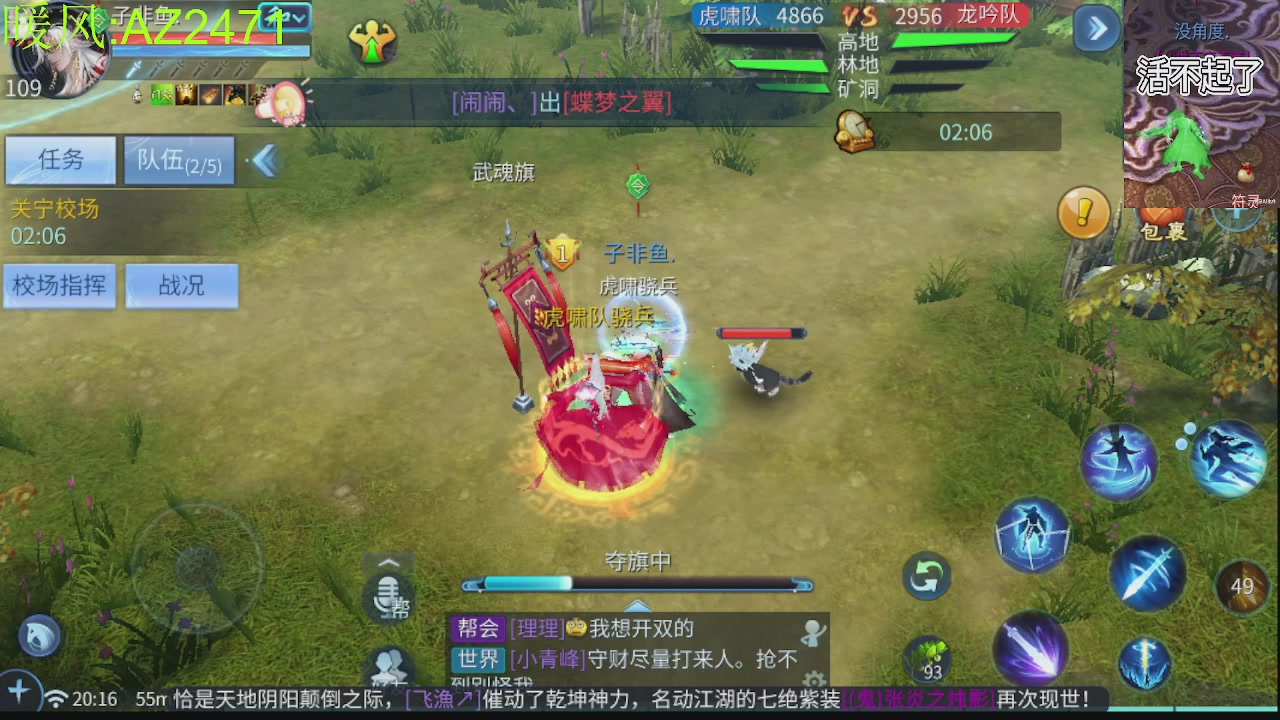The width and height of the screenshot is (1280, 720).
Task: Open the 包裹 pumpkin bag icon
Action: pyautogui.click(x=1160, y=215)
